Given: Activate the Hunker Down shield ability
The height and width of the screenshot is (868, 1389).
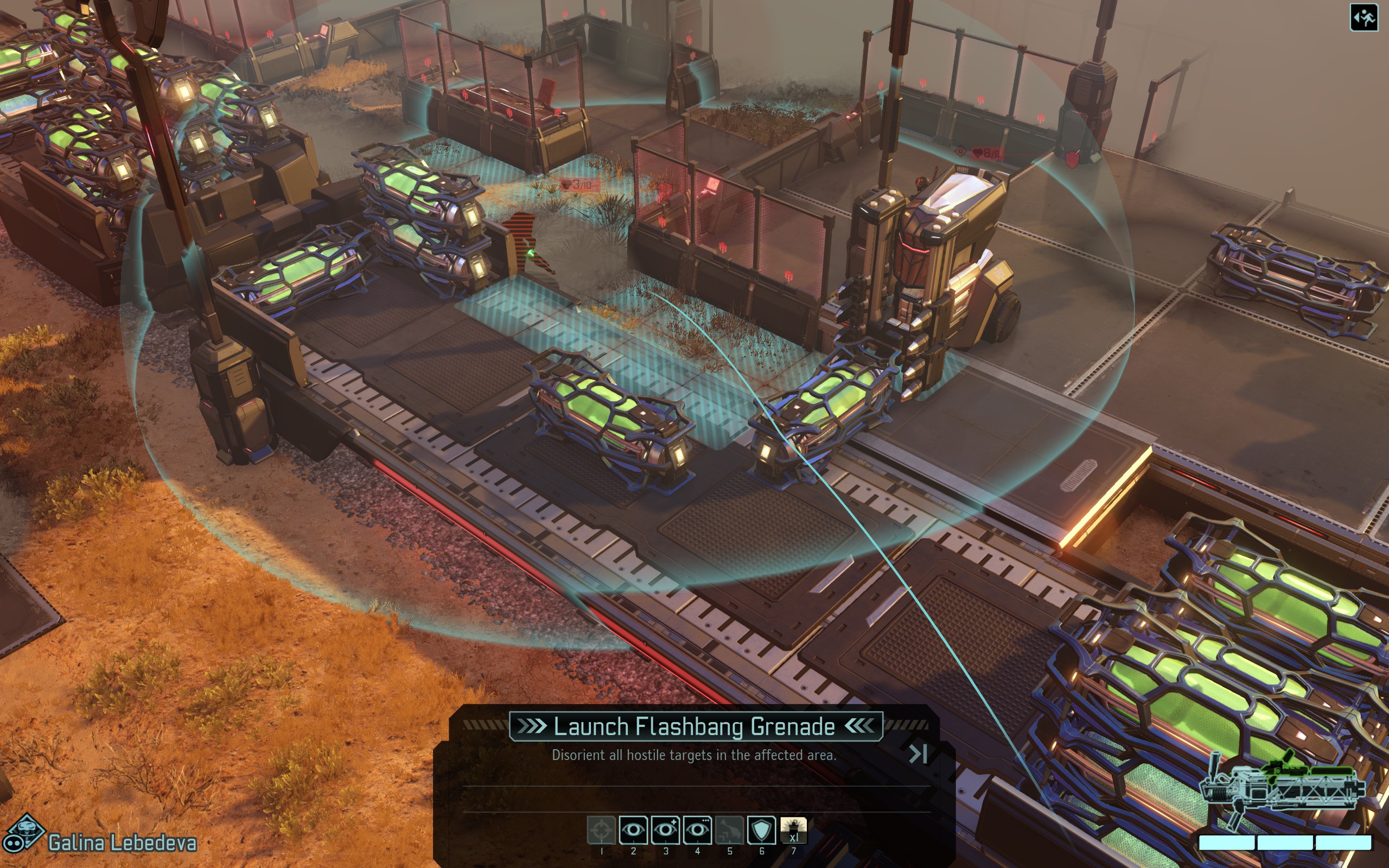Looking at the screenshot, I should pos(762,830).
